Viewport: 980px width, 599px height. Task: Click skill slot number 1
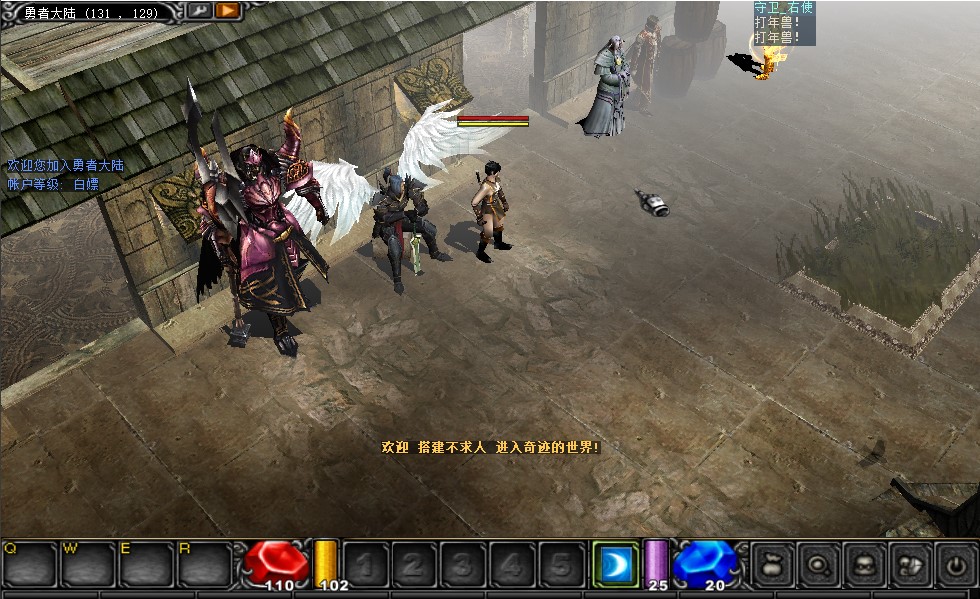tap(365, 565)
